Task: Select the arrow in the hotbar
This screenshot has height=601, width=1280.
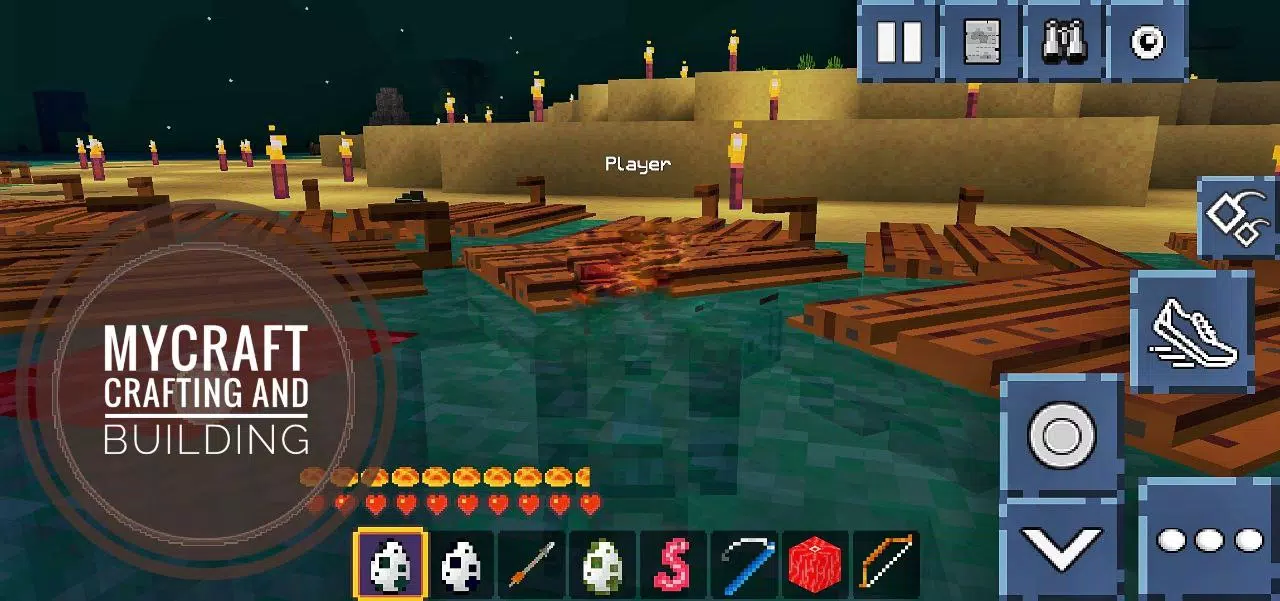Action: click(532, 565)
